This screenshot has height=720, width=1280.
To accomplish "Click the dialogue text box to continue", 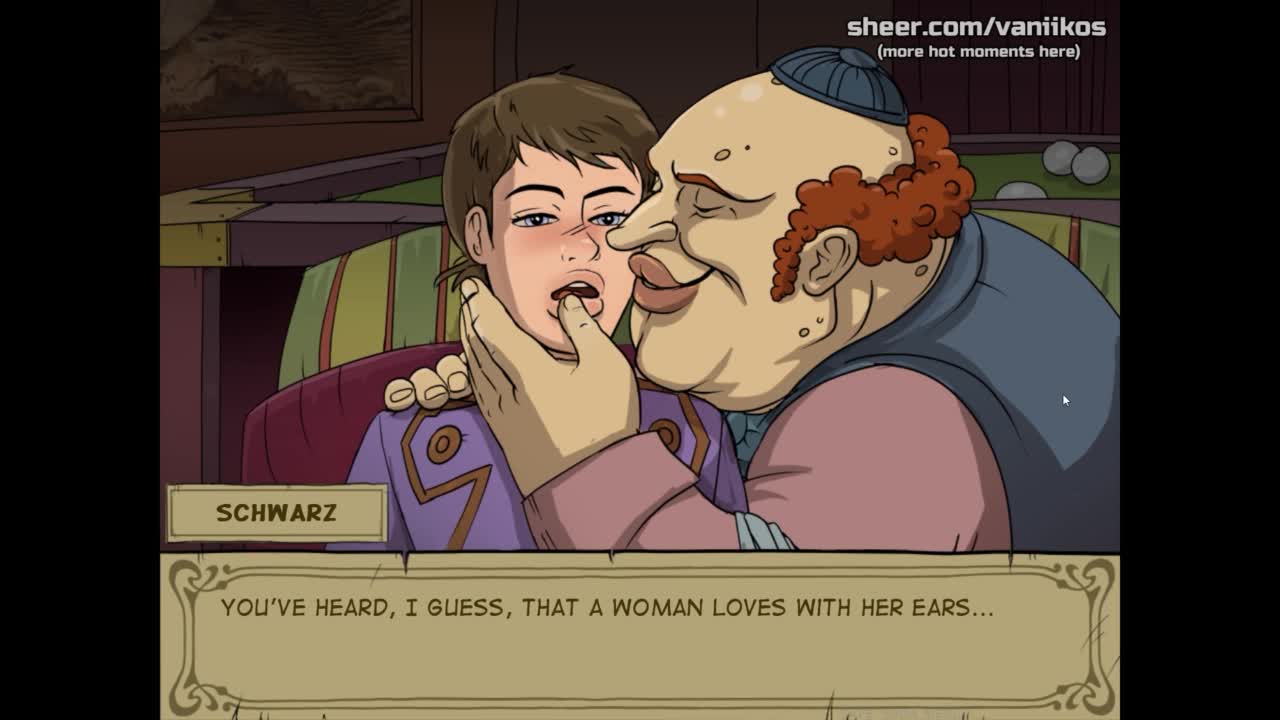I will pos(640,635).
